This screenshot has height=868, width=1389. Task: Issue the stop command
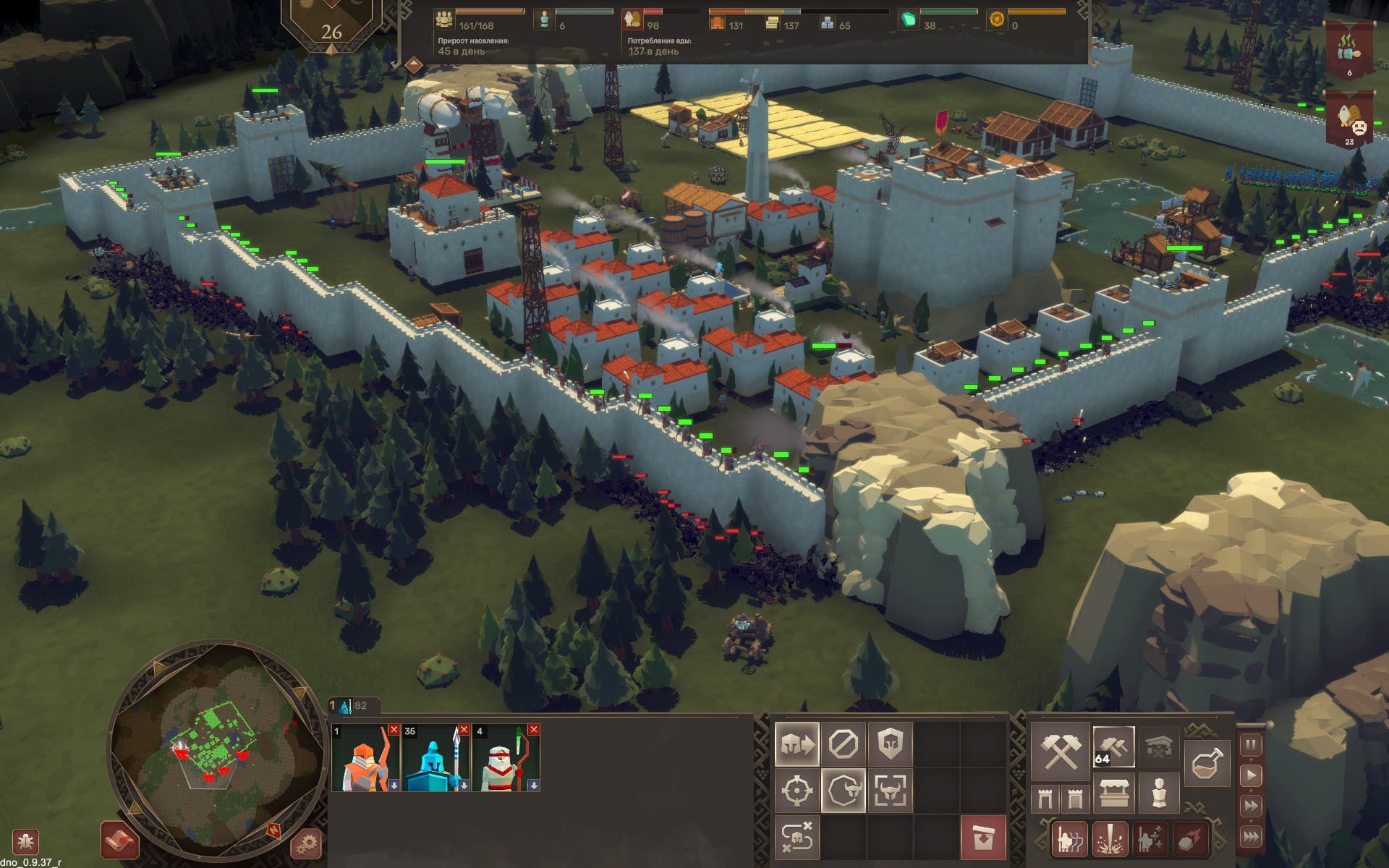(843, 744)
